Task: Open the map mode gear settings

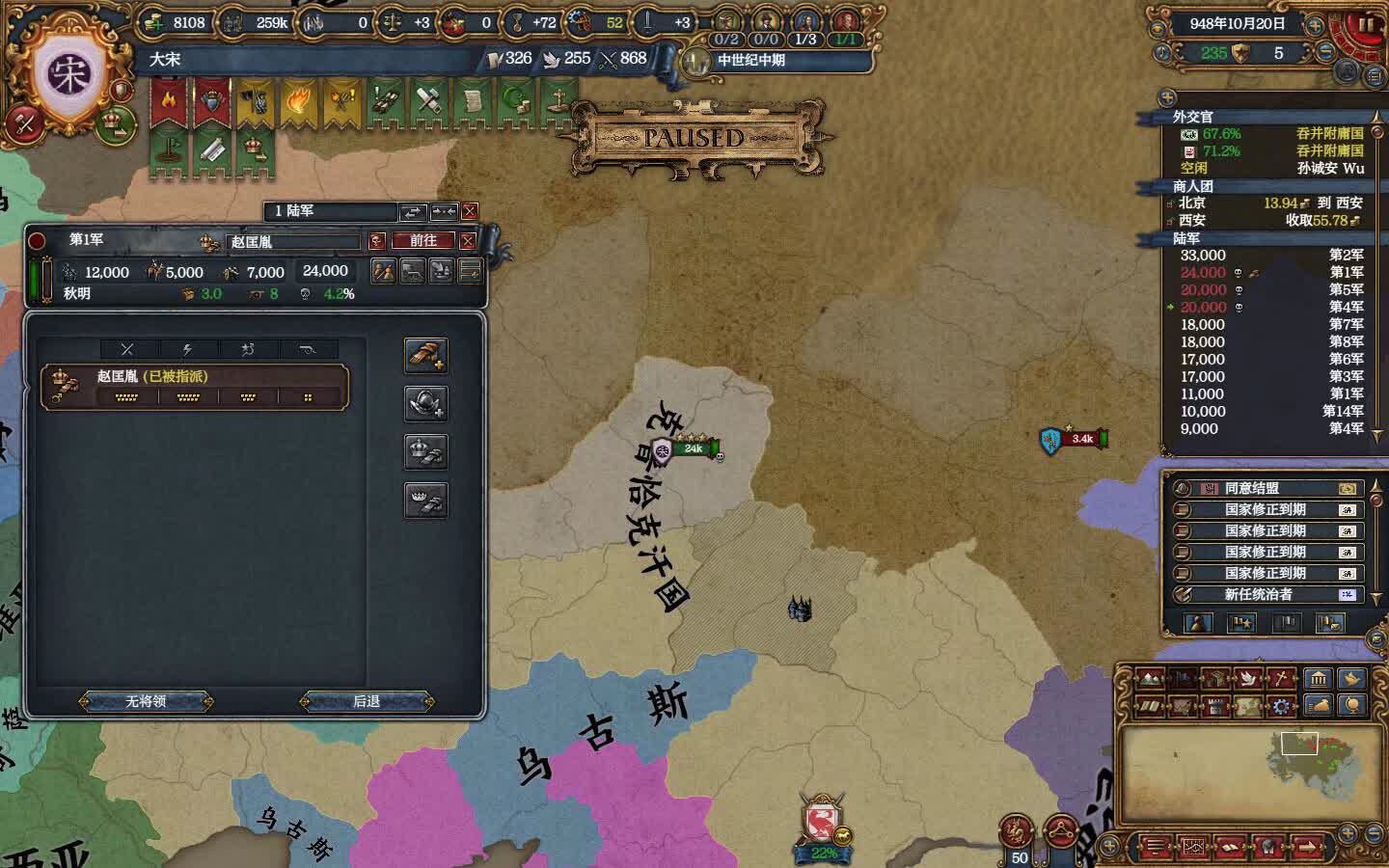Action: point(1281,707)
